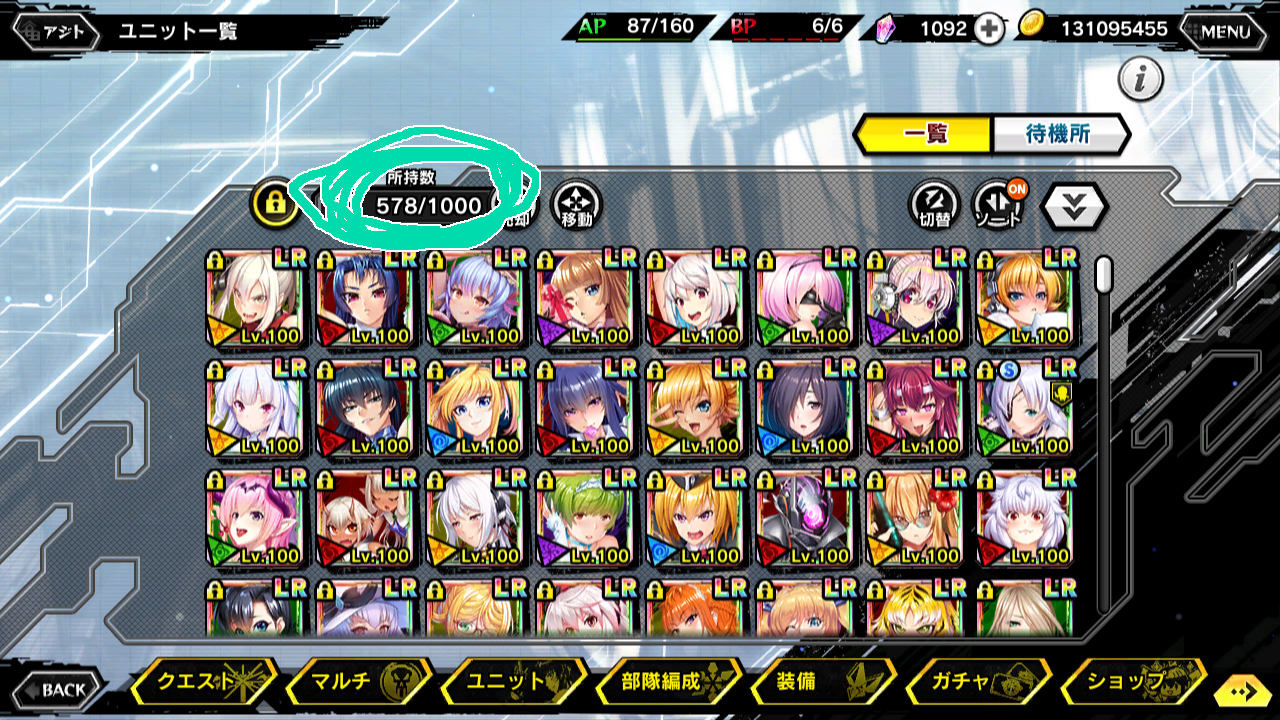Return to アジト home
1280x720 pixels.
tap(55, 31)
